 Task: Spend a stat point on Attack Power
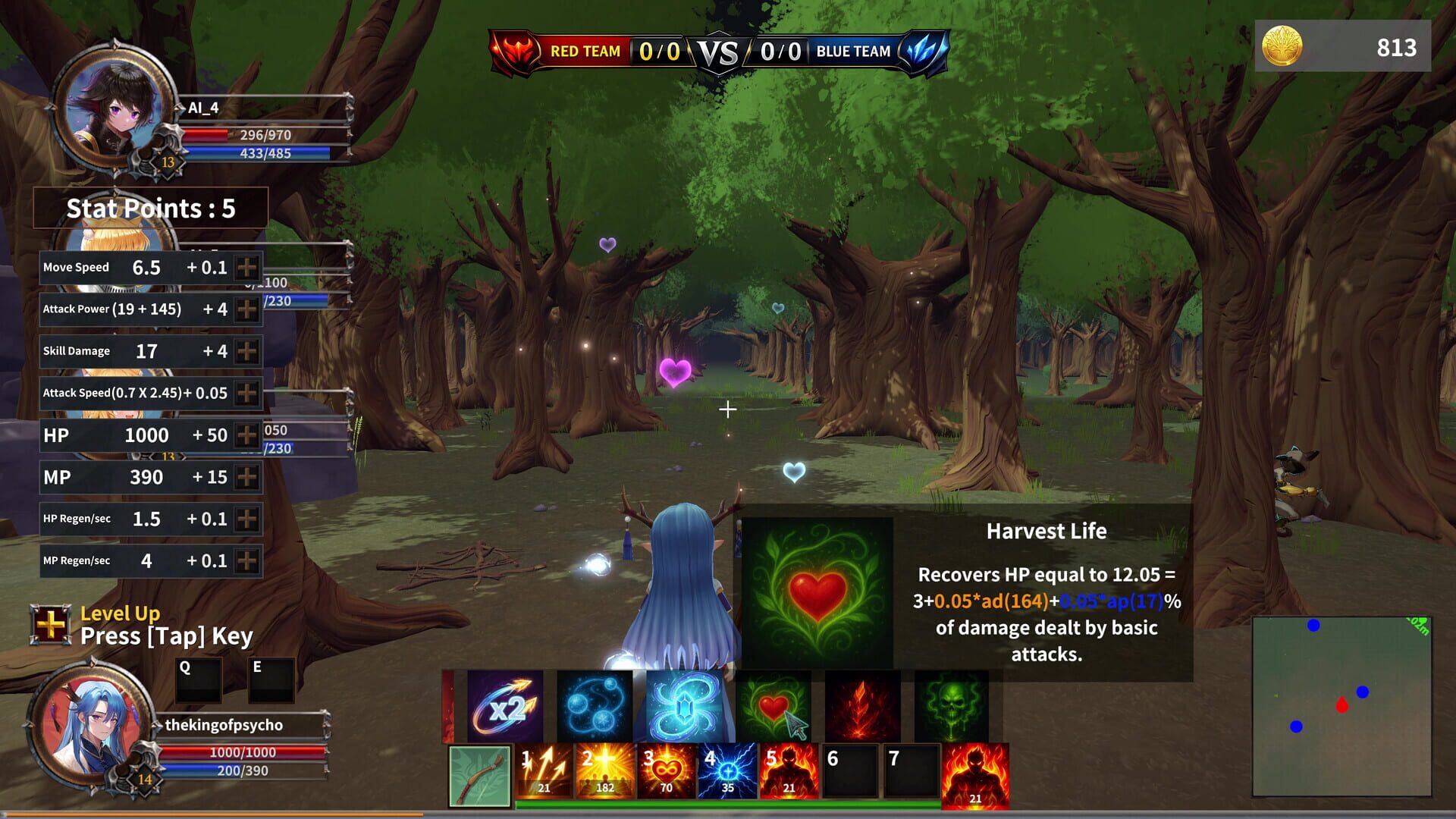(x=246, y=309)
